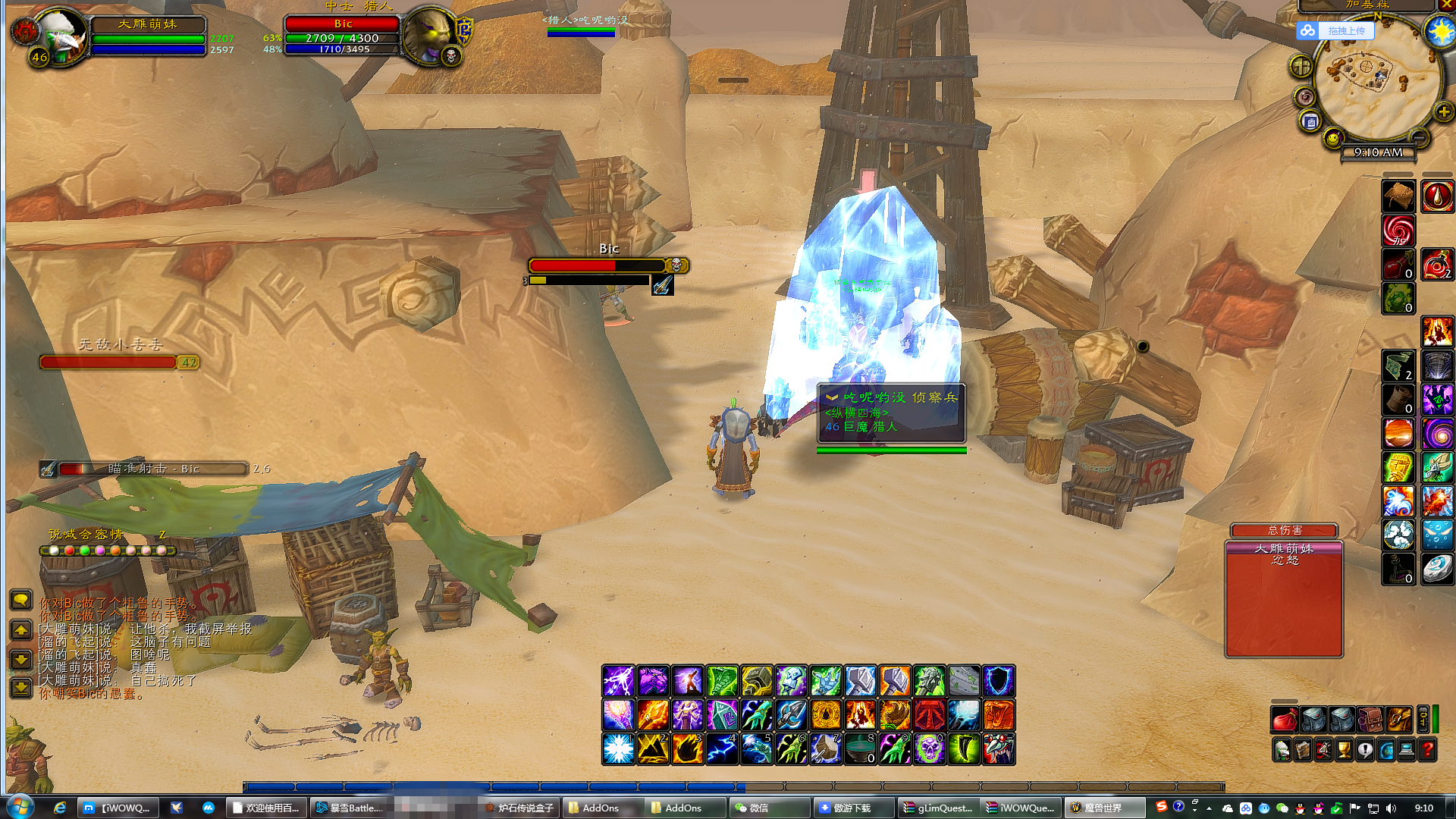This screenshot has width=1456, height=819.
Task: Open the Windows Start menu
Action: tap(20, 807)
